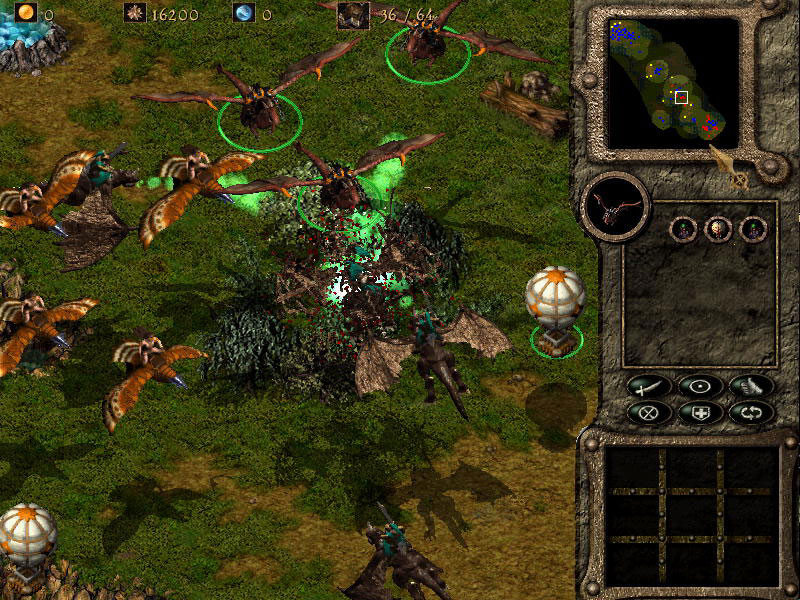800x600 pixels.
Task: Activate the sword attack command
Action: pos(648,385)
